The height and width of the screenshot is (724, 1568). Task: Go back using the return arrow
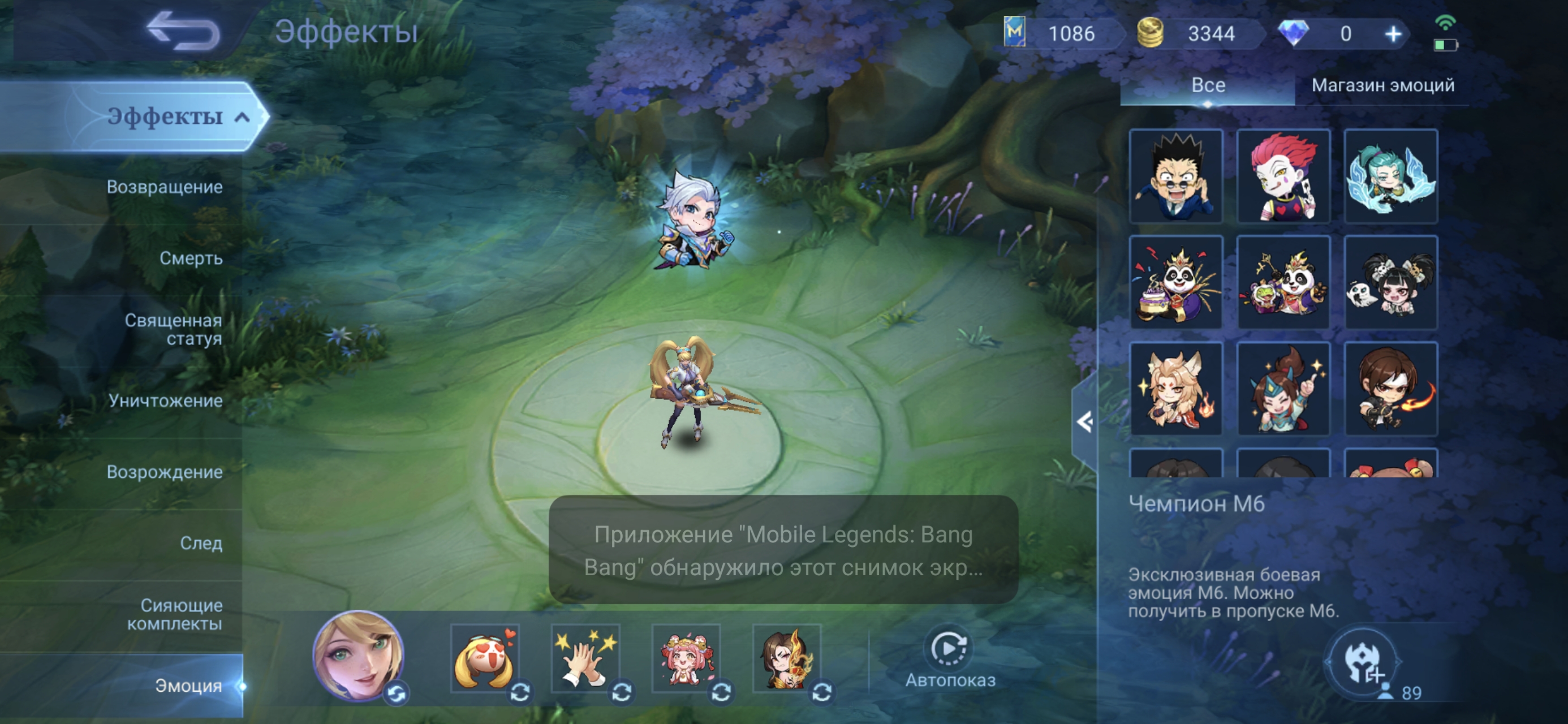click(183, 32)
